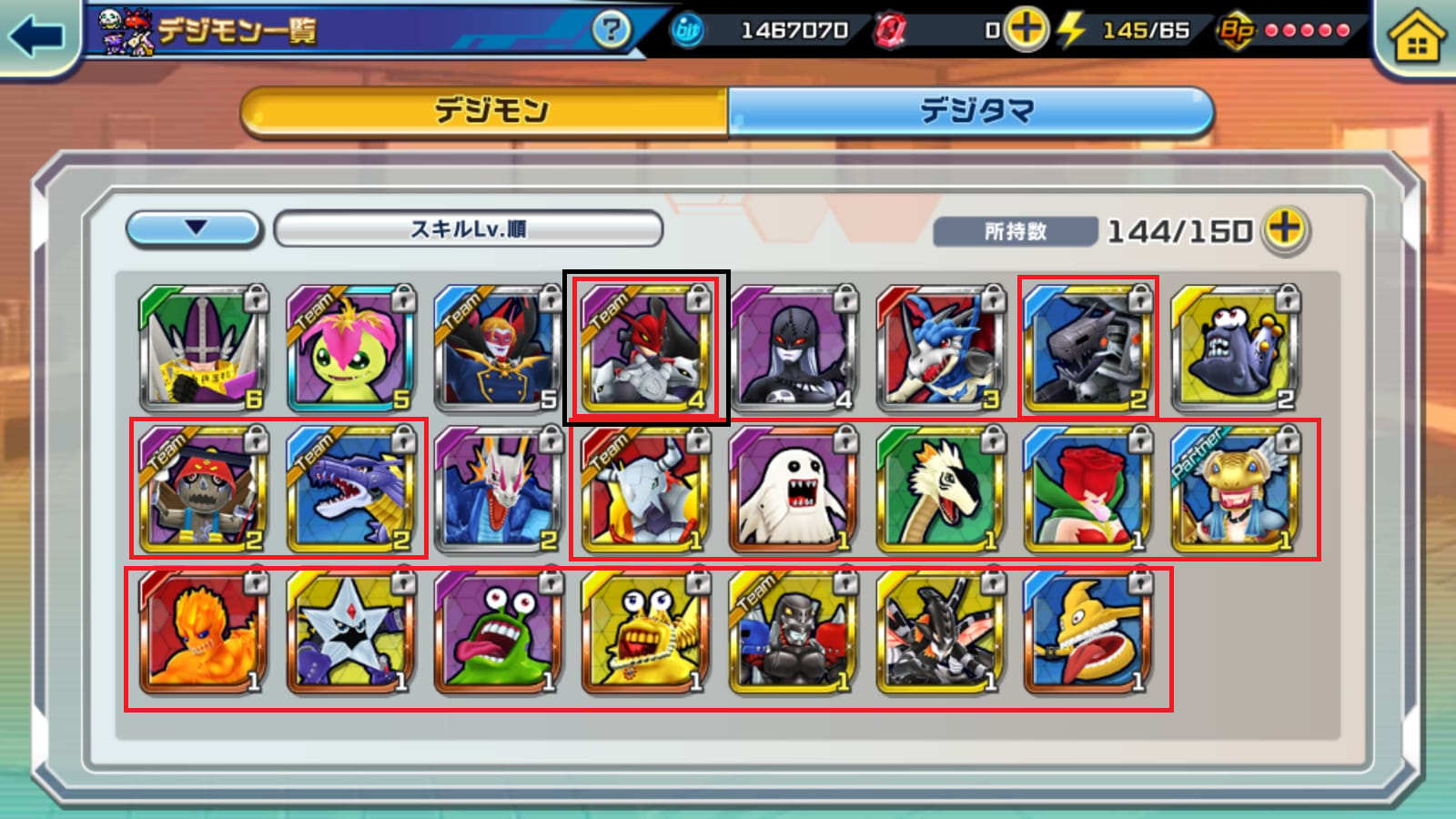Viewport: 1456px width, 819px height.
Task: Go back with the blue arrow button
Action: click(x=37, y=36)
